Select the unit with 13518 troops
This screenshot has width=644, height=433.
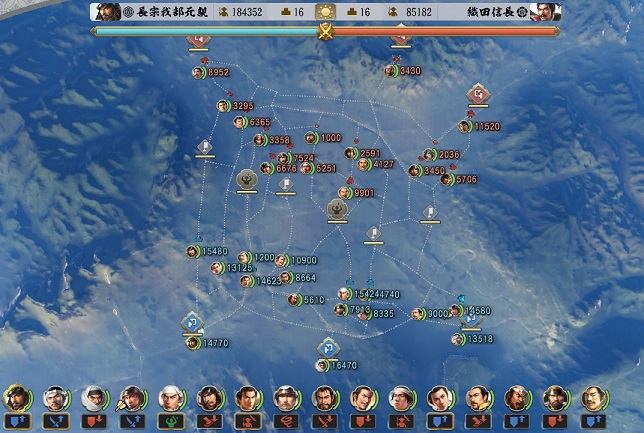[x=458, y=339]
